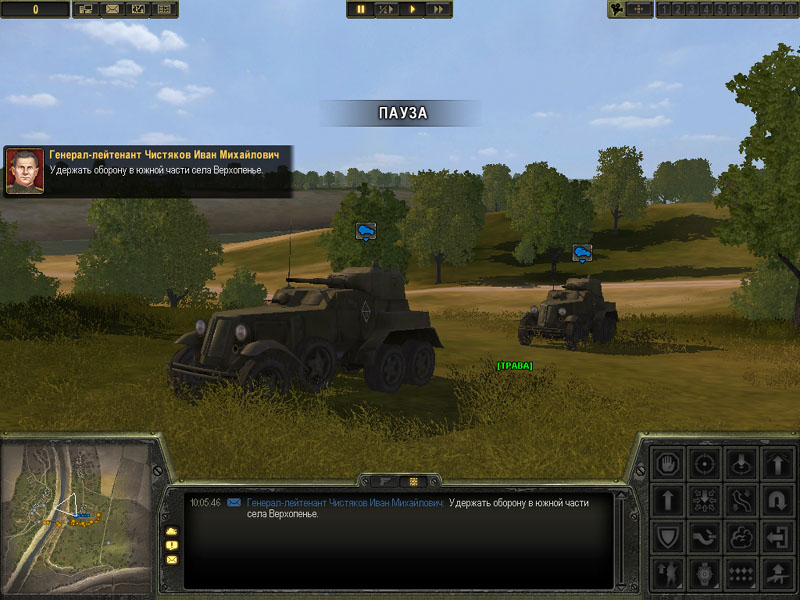
Task: Set game speed to fast forward
Action: [438, 9]
